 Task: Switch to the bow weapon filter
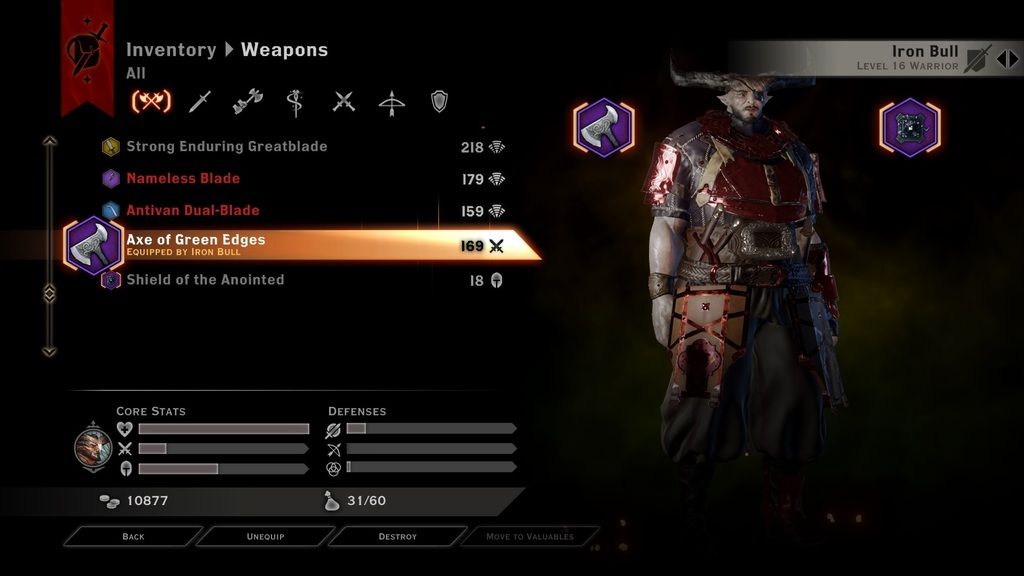click(392, 101)
